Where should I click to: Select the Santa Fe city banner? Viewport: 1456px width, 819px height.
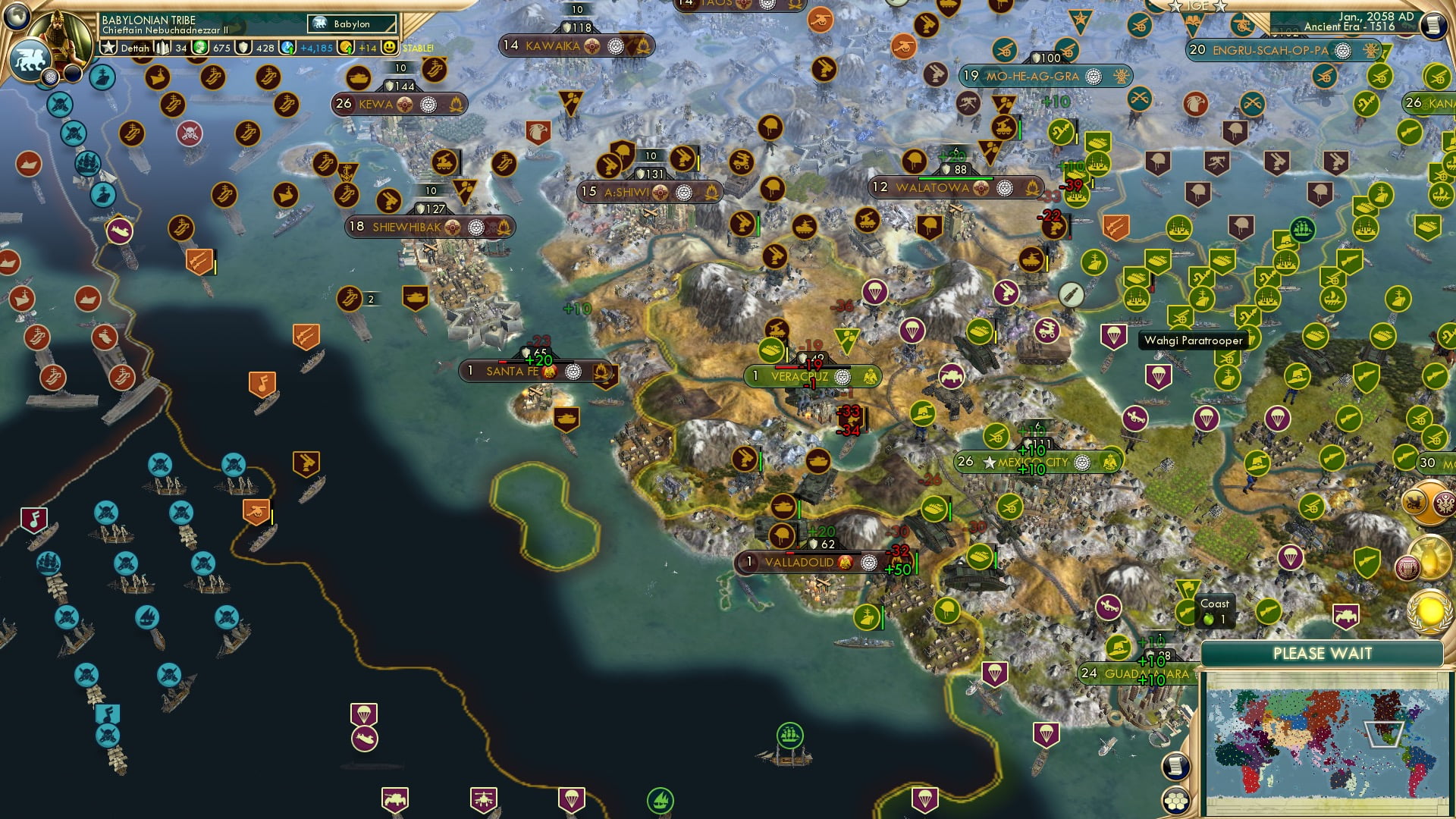click(516, 372)
